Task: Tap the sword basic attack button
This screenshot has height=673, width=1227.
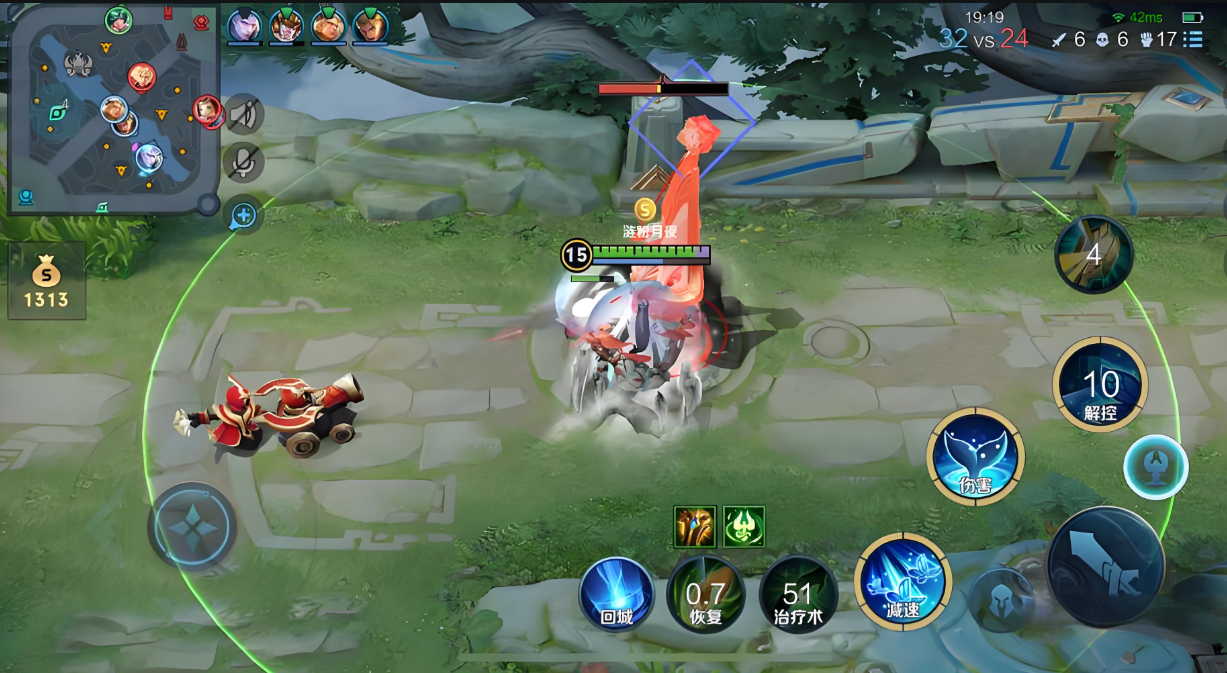Action: point(1106,566)
